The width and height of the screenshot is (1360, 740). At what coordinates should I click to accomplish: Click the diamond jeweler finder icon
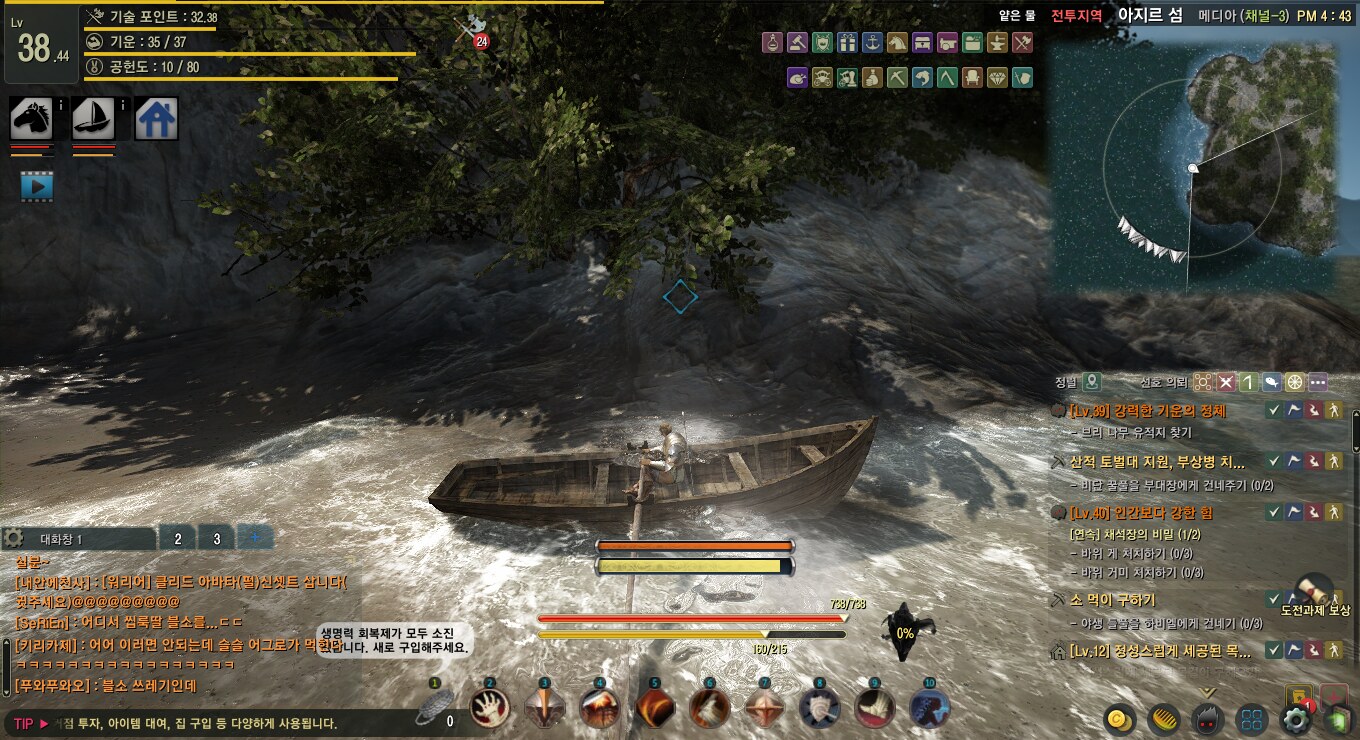click(x=997, y=78)
